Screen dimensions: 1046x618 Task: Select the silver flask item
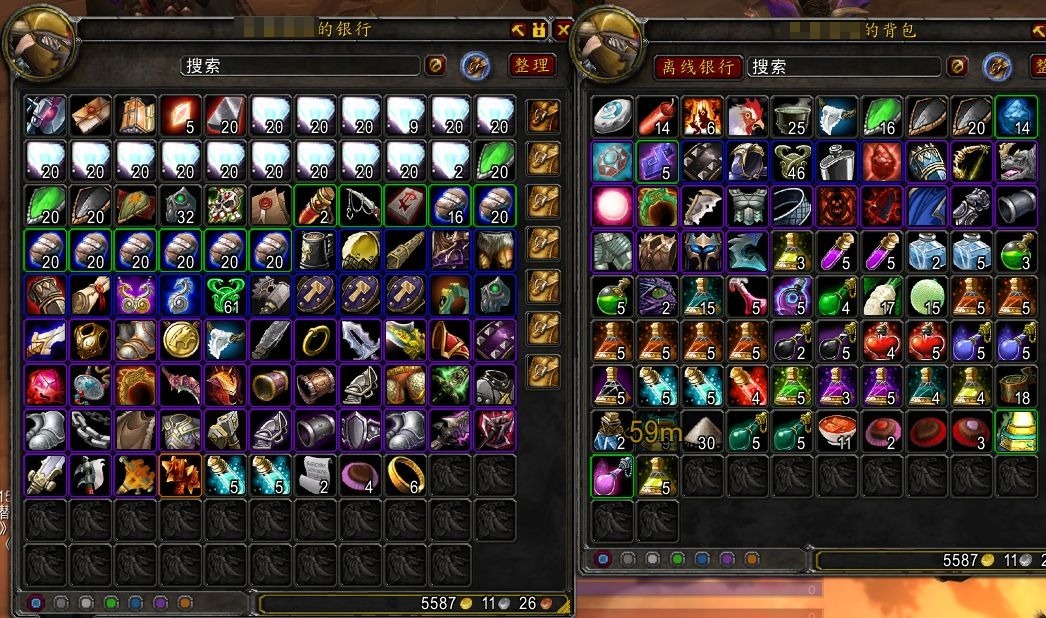tap(837, 162)
